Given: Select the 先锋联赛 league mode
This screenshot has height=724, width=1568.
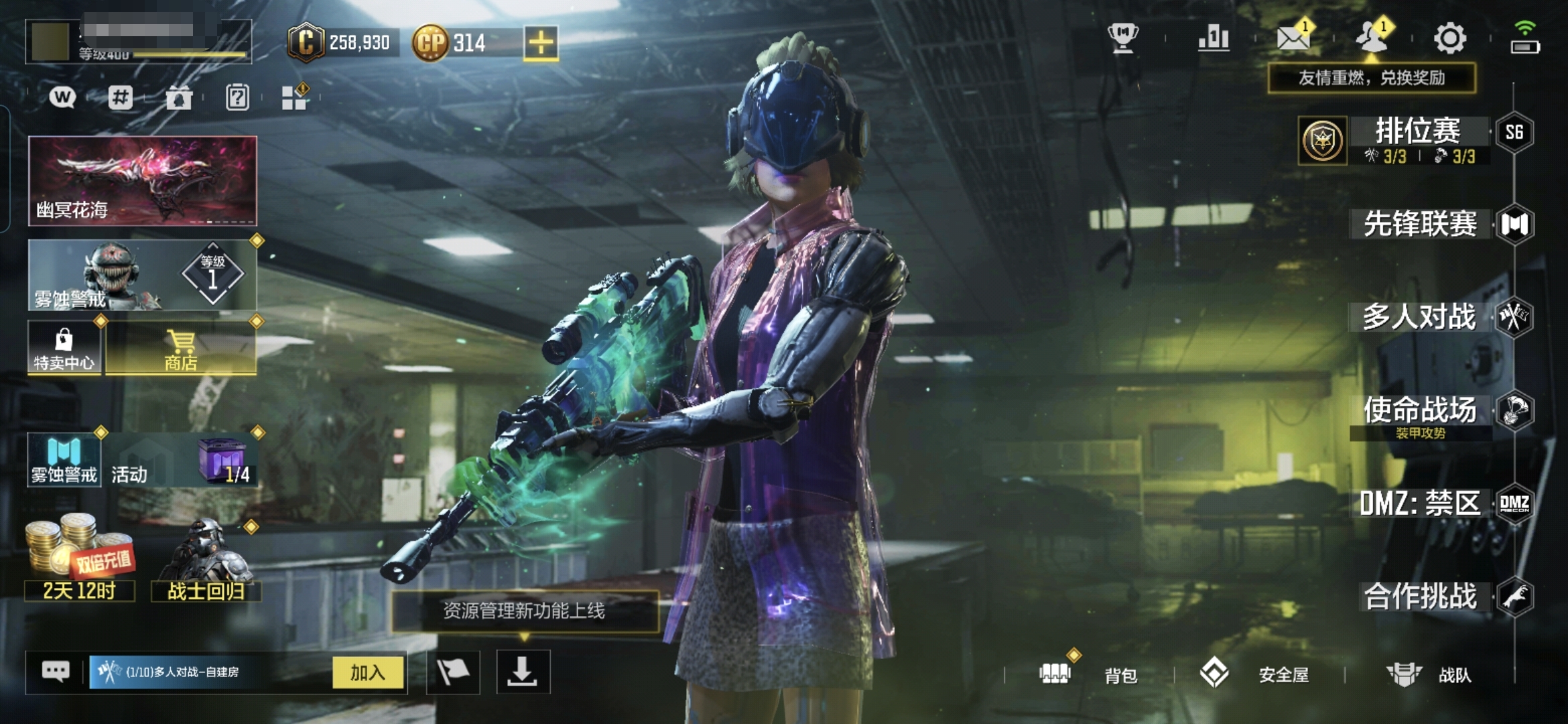Looking at the screenshot, I should point(1420,224).
